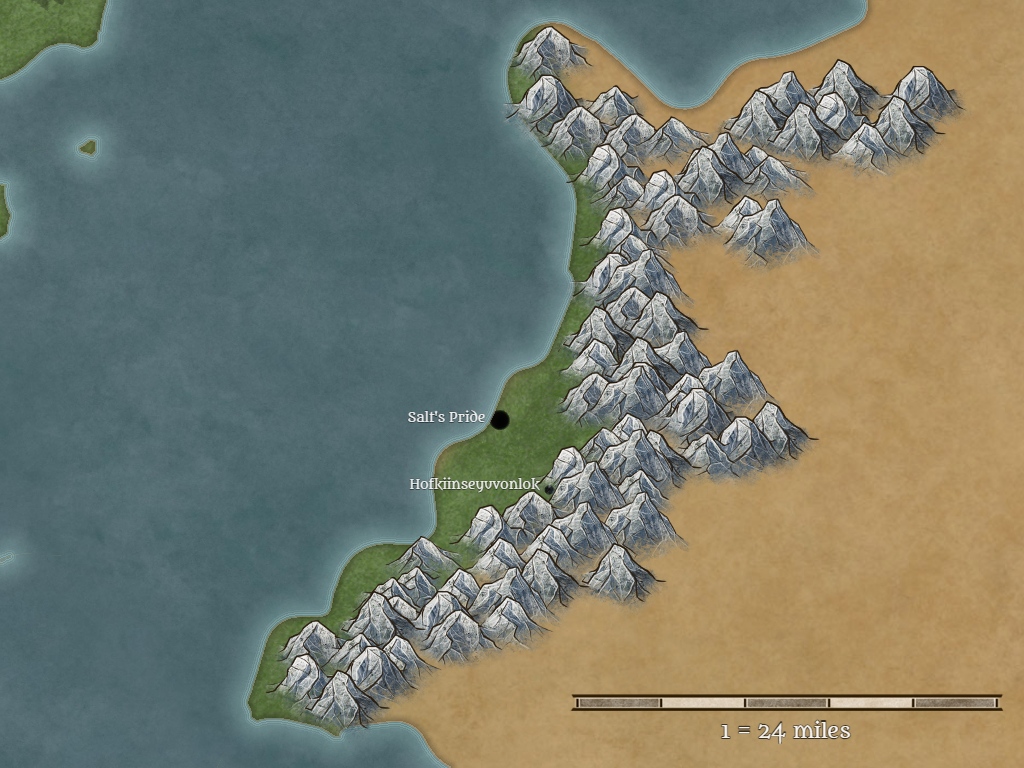
Task: Select the Salt's Pride map marker
Action: tap(500, 419)
